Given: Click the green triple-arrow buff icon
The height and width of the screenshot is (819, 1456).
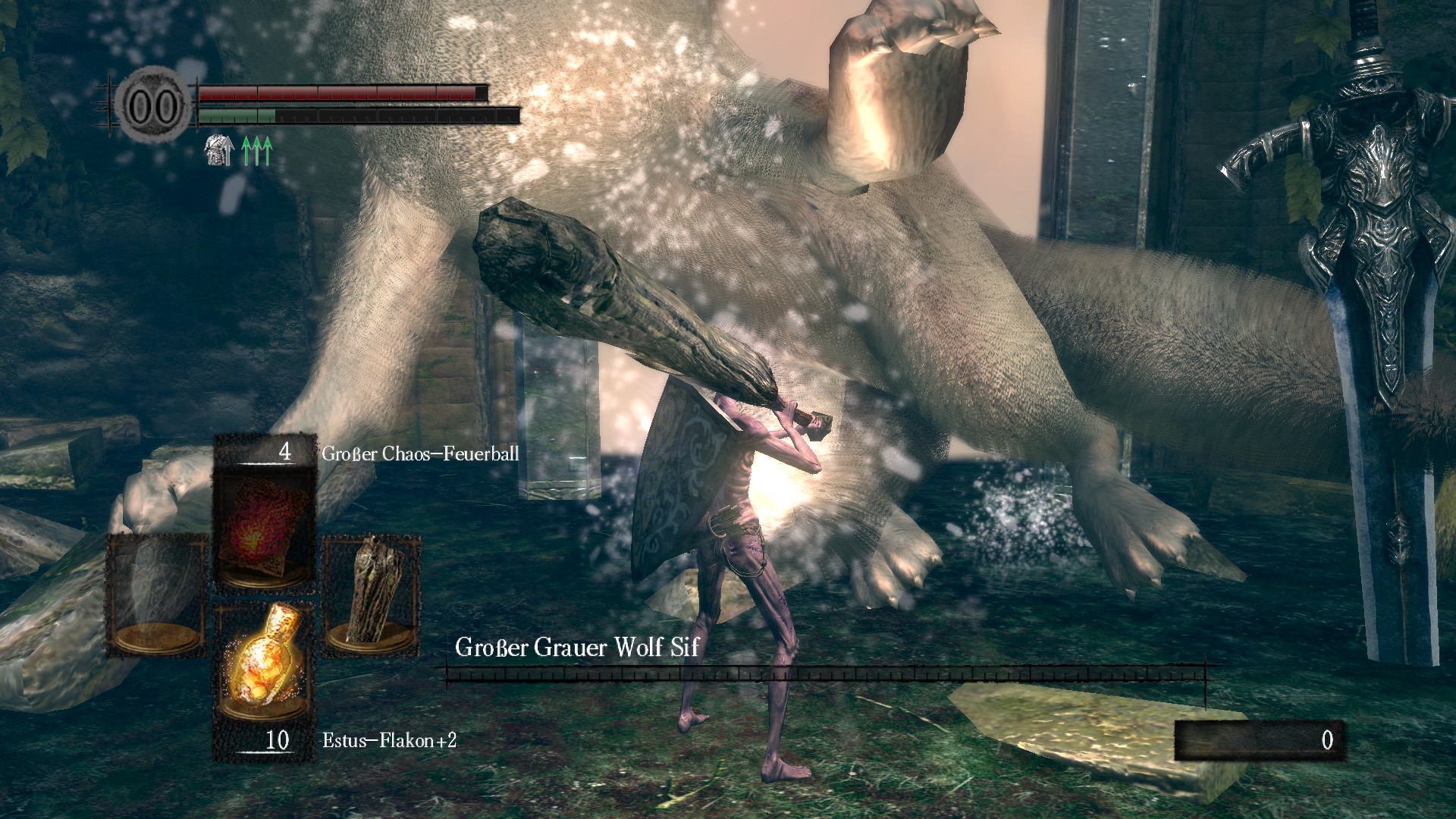Looking at the screenshot, I should pyautogui.click(x=256, y=150).
